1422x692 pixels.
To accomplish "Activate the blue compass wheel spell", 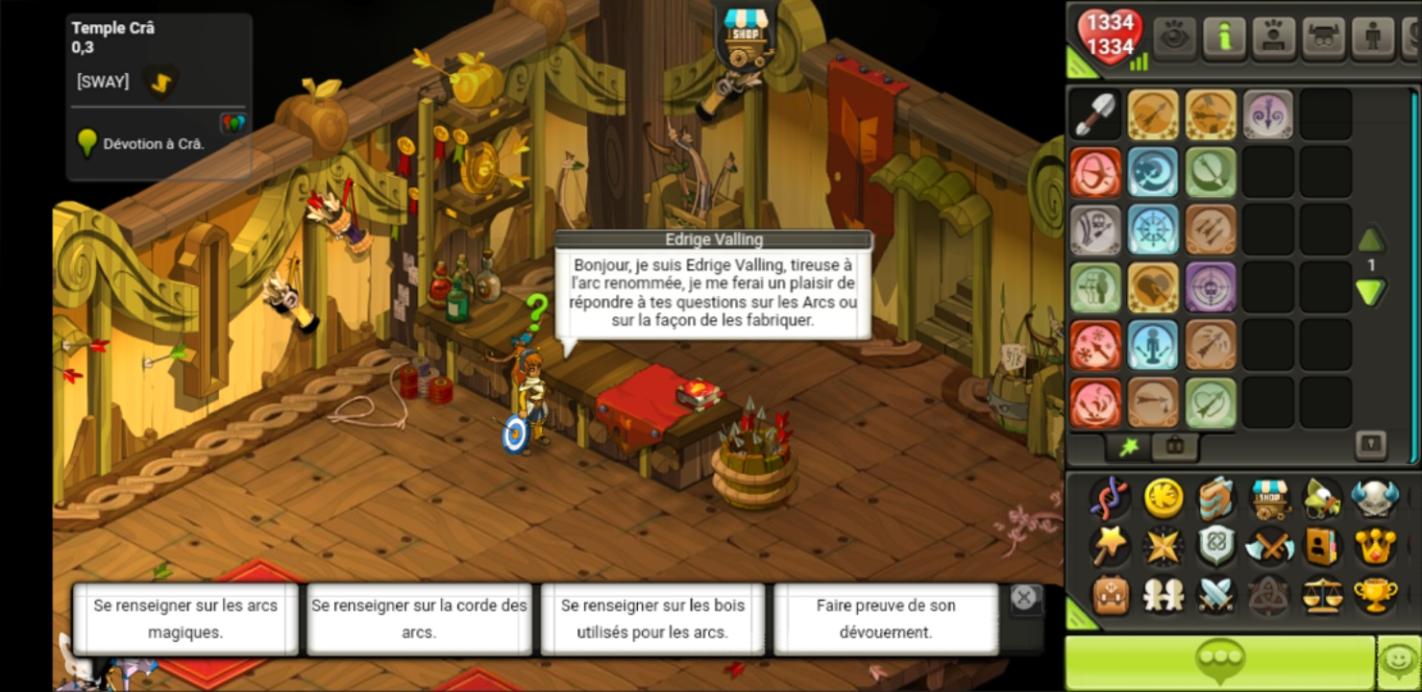I will coord(1153,230).
